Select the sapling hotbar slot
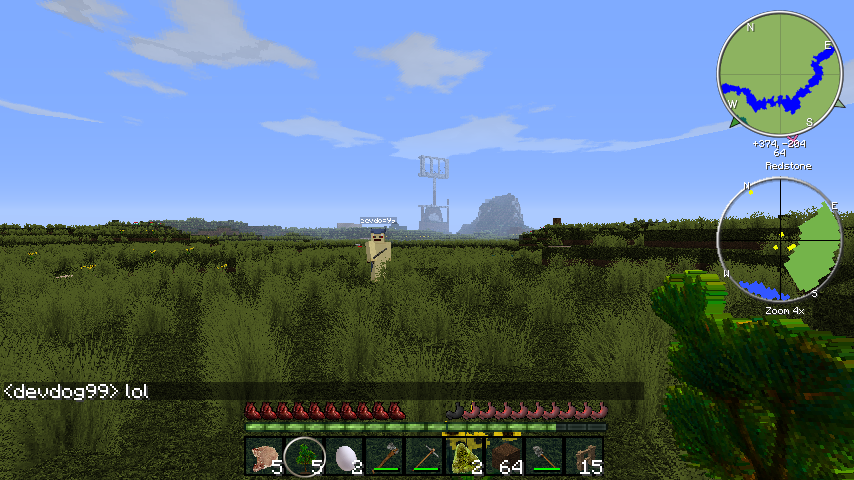This screenshot has height=480, width=854. tap(305, 456)
